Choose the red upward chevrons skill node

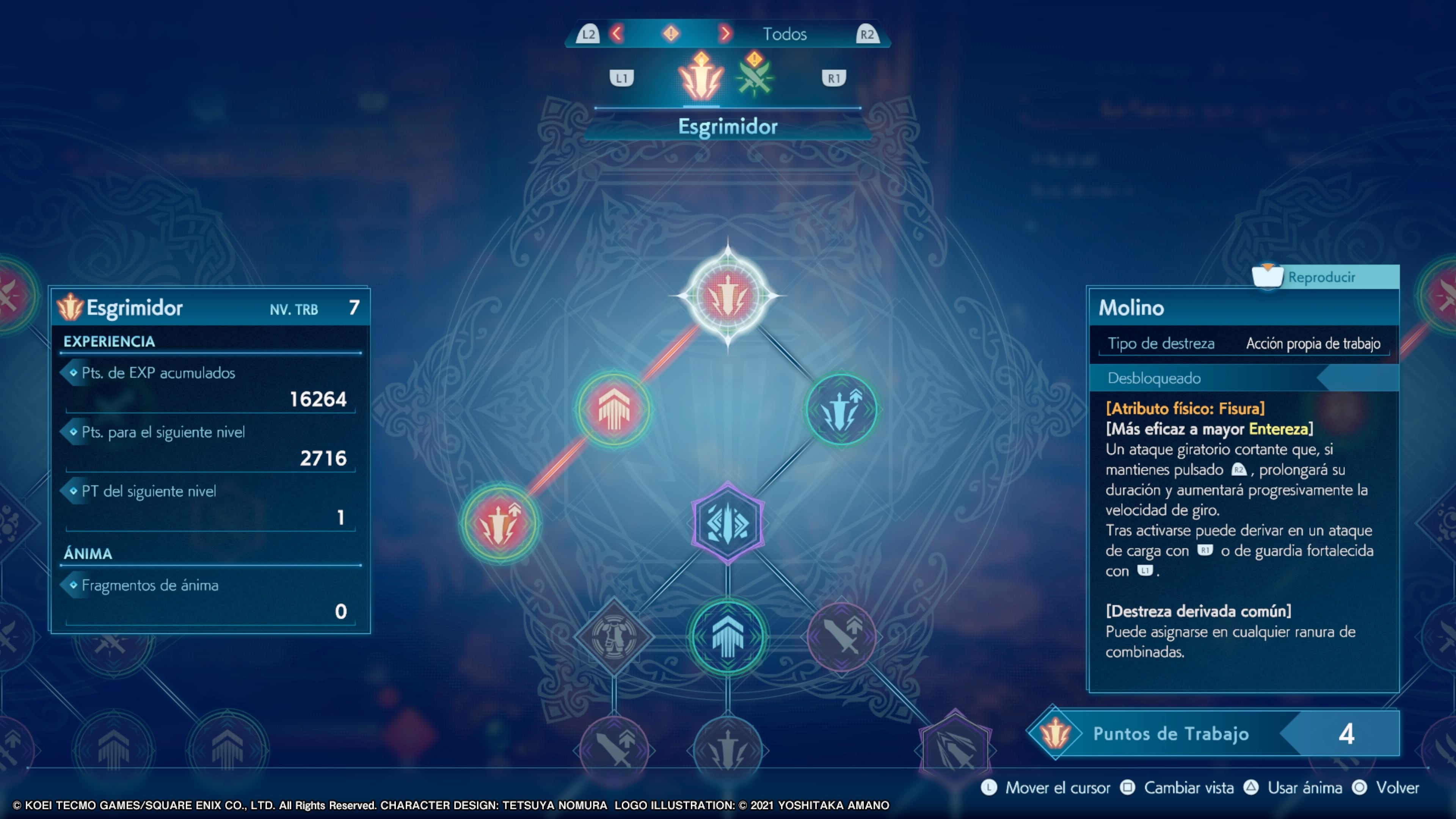614,409
